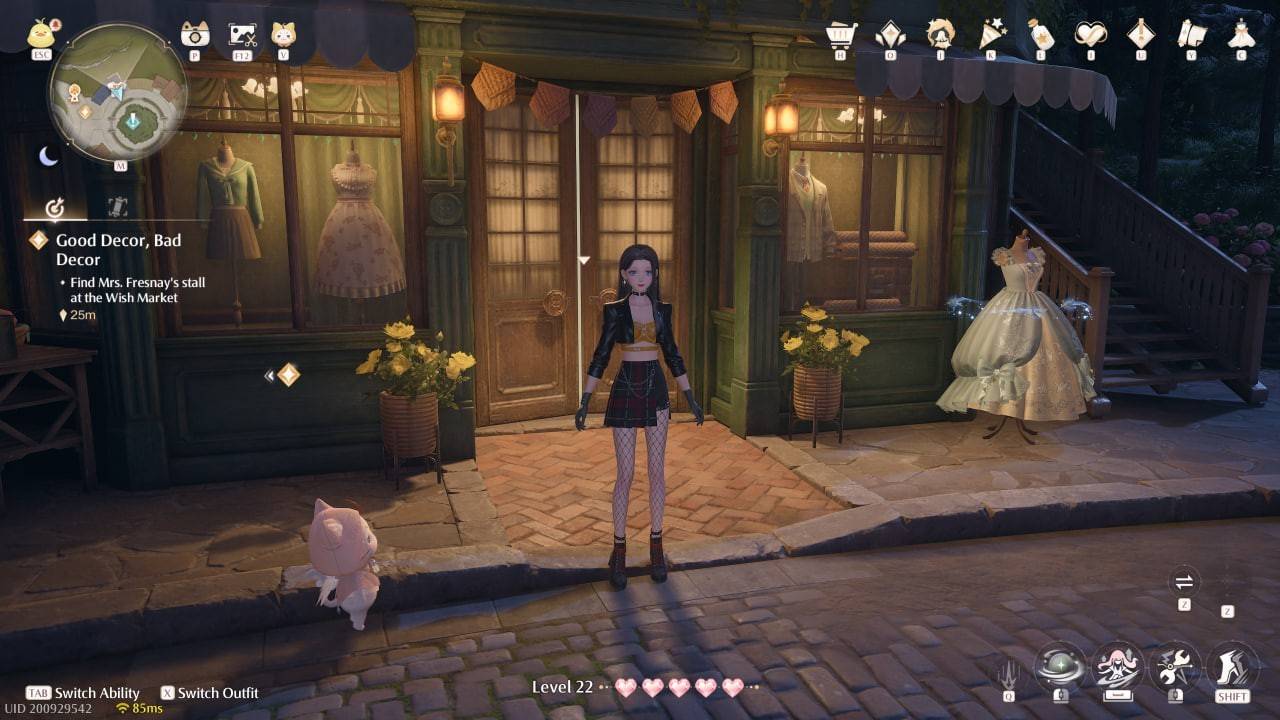Viewport: 1280px width, 720px height.
Task: Open the main menu via the yellow chick icon
Action: coord(42,33)
